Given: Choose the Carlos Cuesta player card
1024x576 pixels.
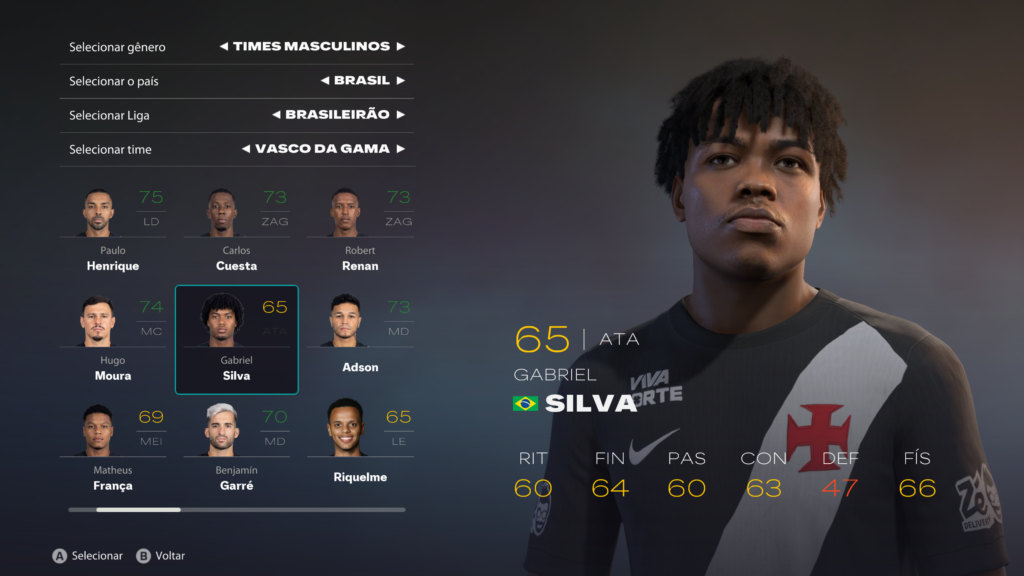Looking at the screenshot, I should coord(236,230).
